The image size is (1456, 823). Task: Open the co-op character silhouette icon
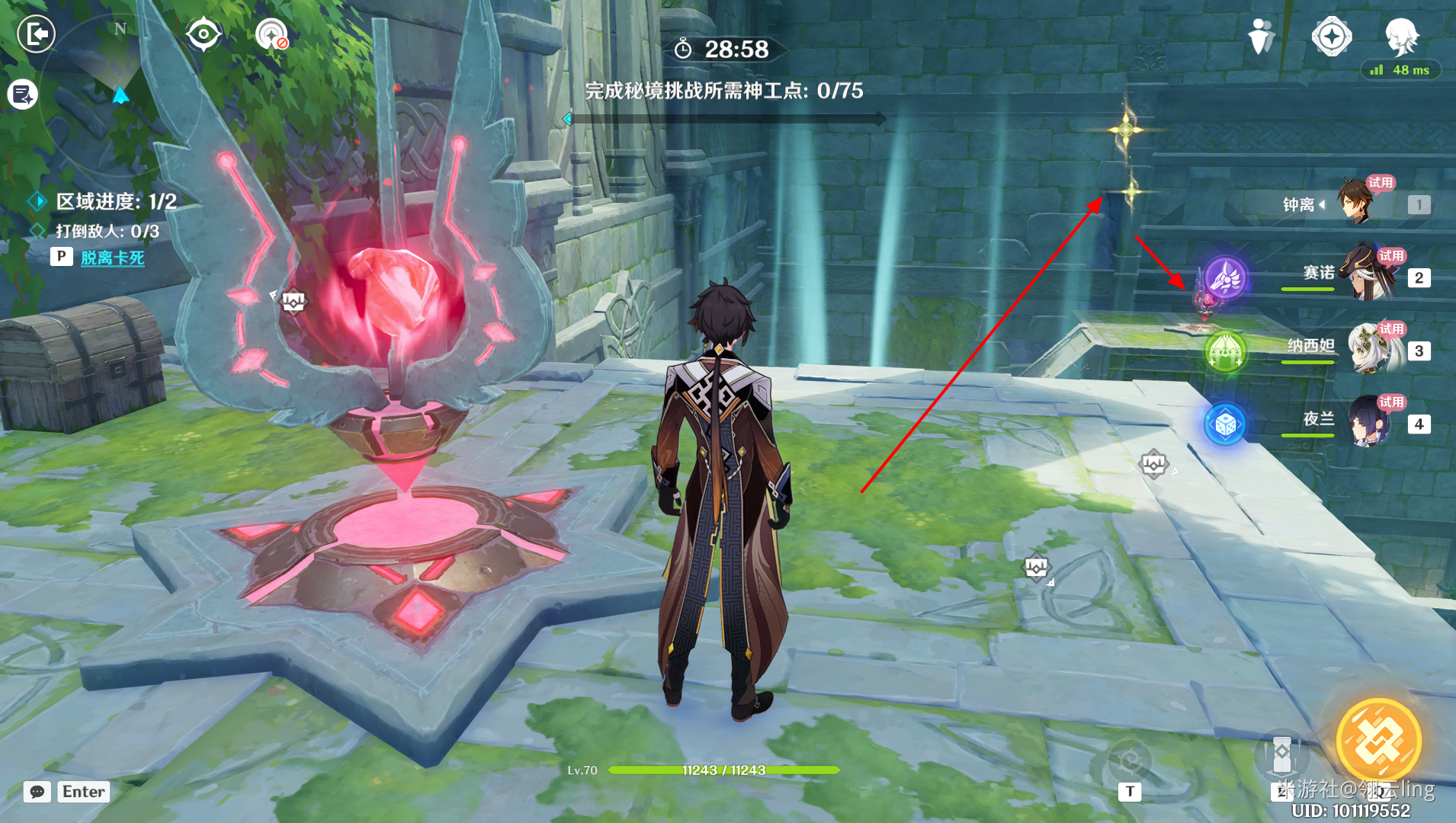[x=1262, y=36]
